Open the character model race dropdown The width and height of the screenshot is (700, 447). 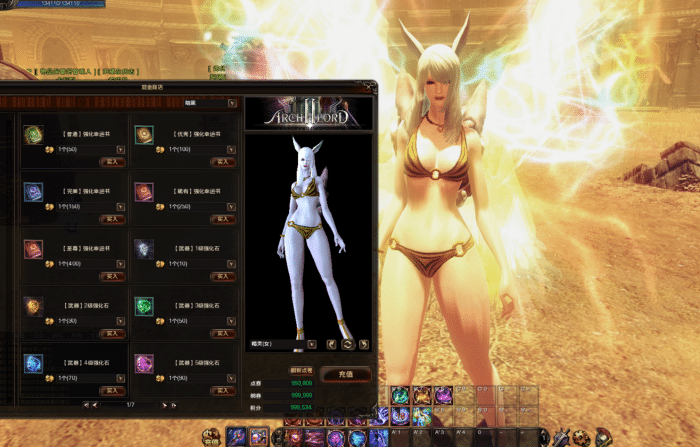[312, 344]
